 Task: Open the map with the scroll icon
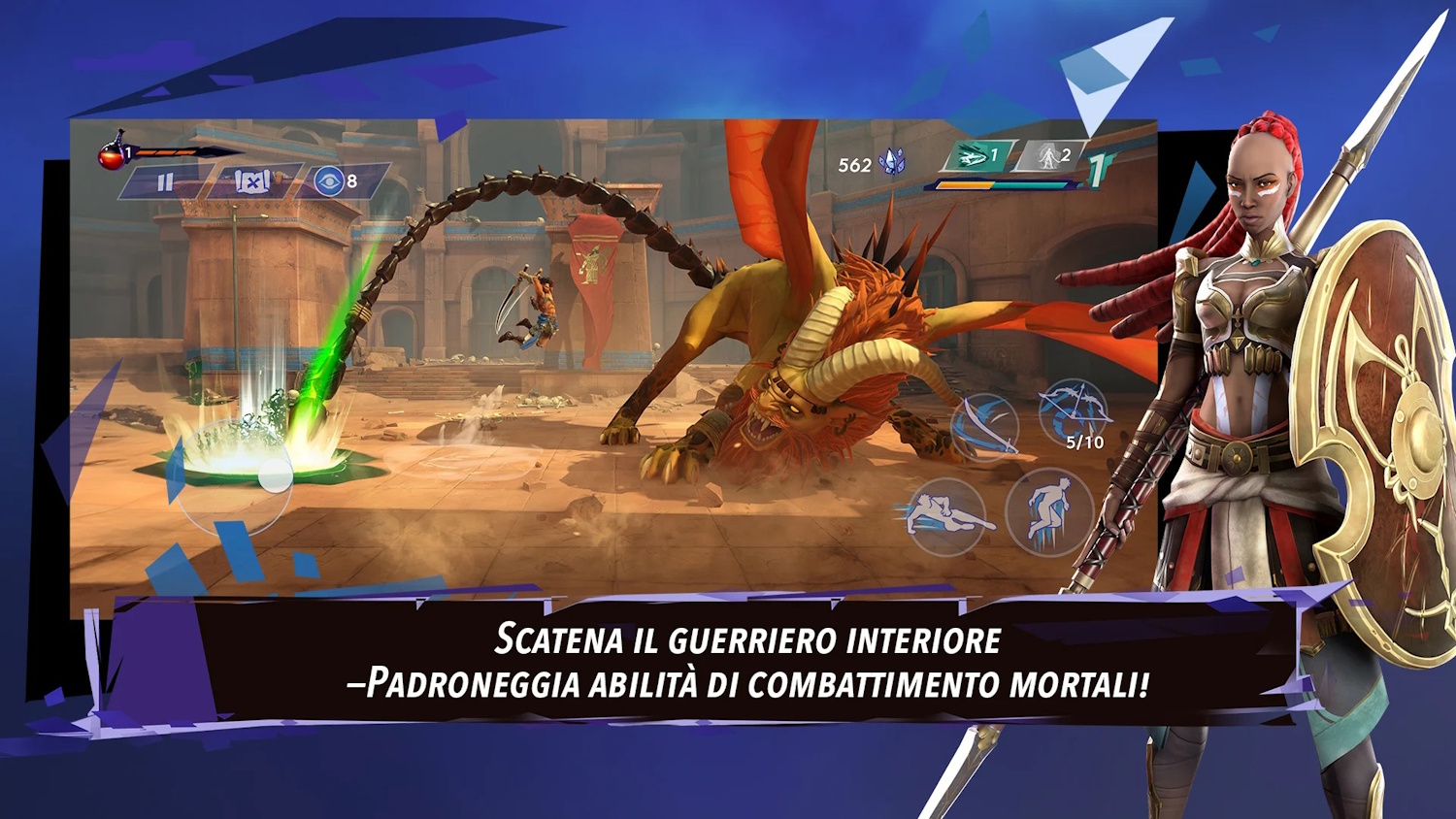click(x=252, y=181)
